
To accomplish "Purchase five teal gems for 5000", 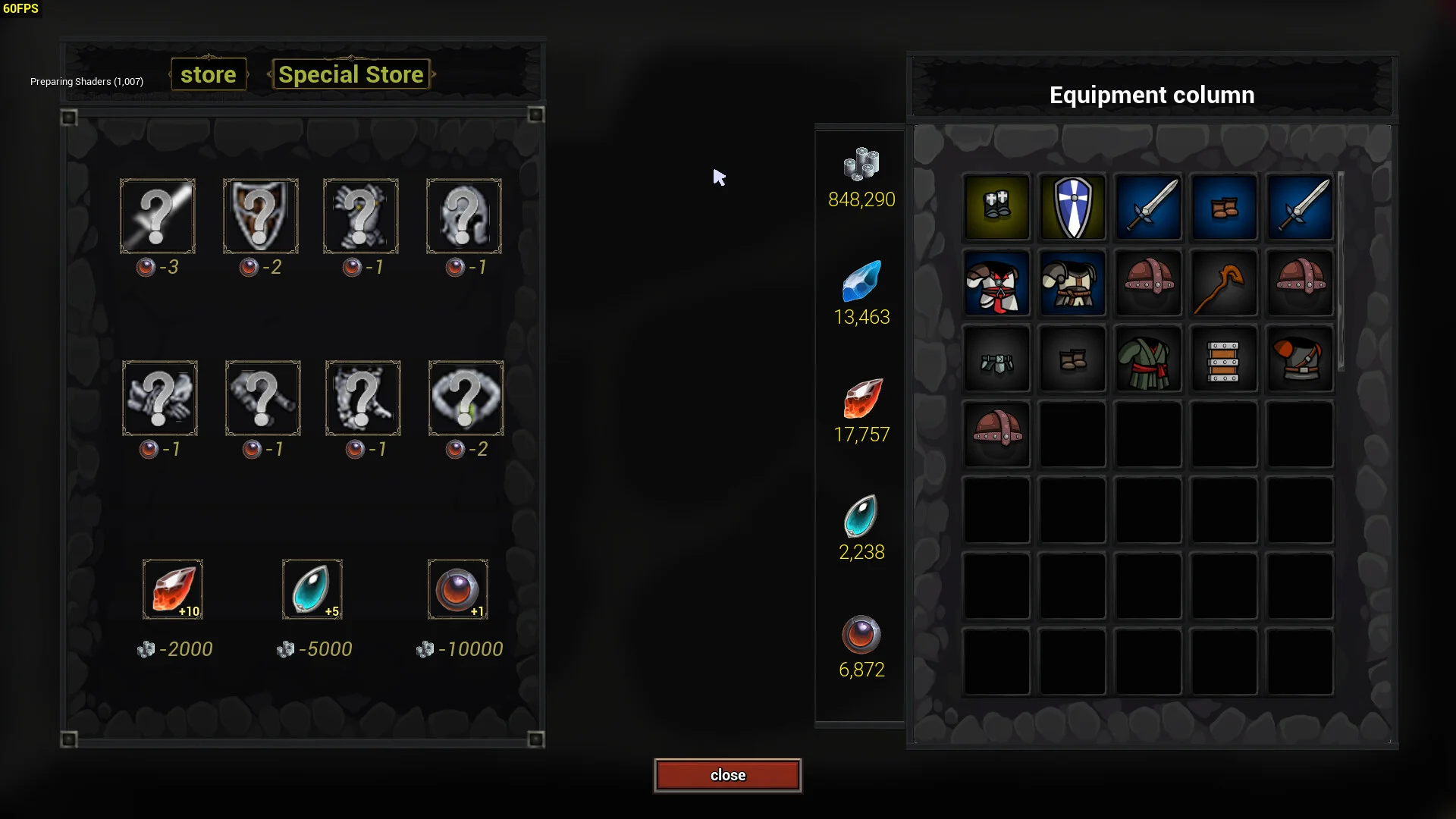I will tap(312, 589).
